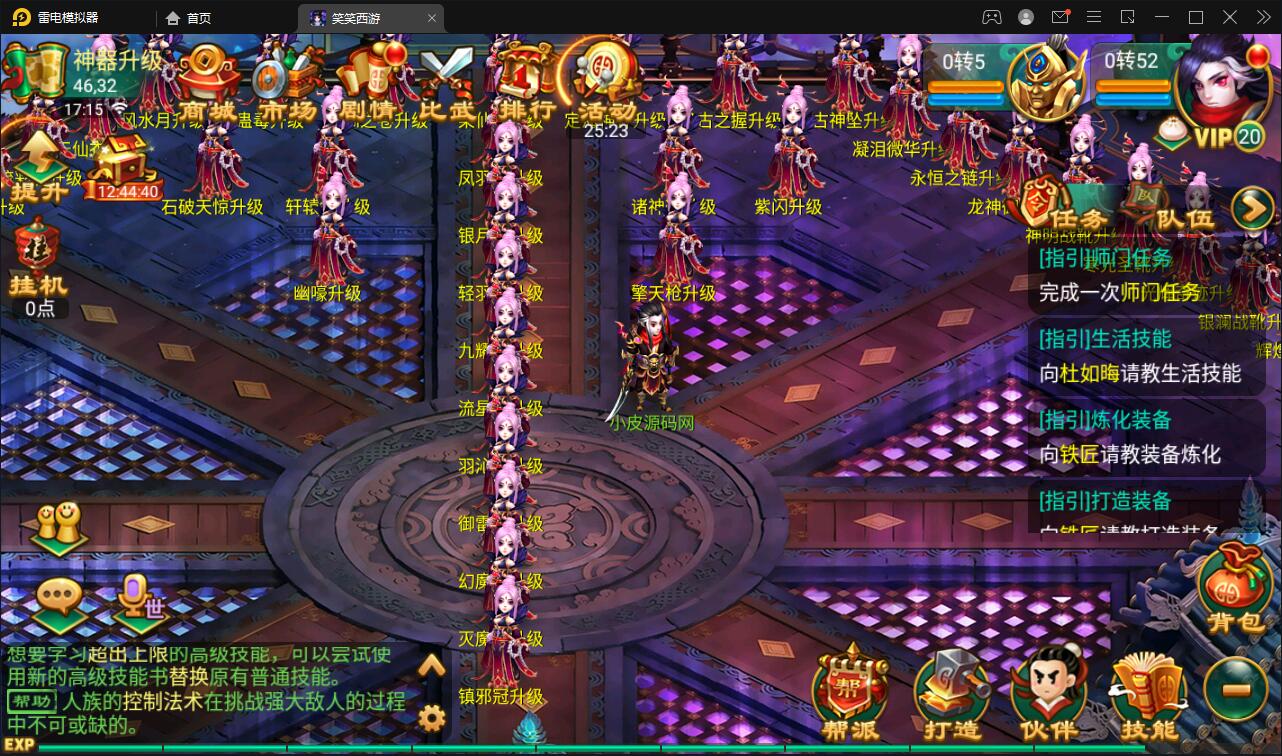The width and height of the screenshot is (1282, 756).
Task: Open the 活动 events icon
Action: 605,78
